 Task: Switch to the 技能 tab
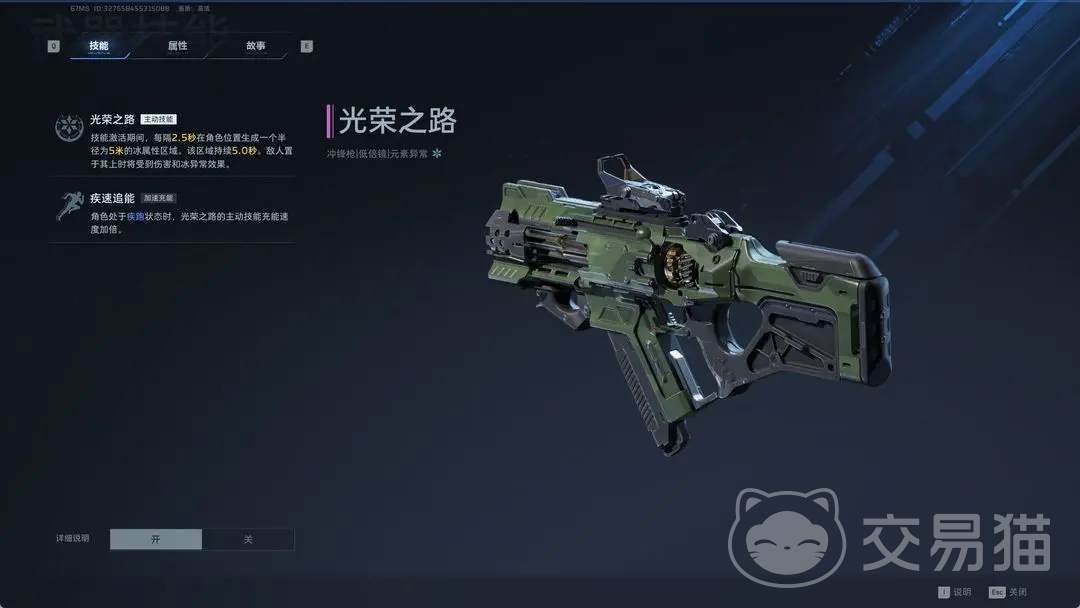[x=99, y=46]
